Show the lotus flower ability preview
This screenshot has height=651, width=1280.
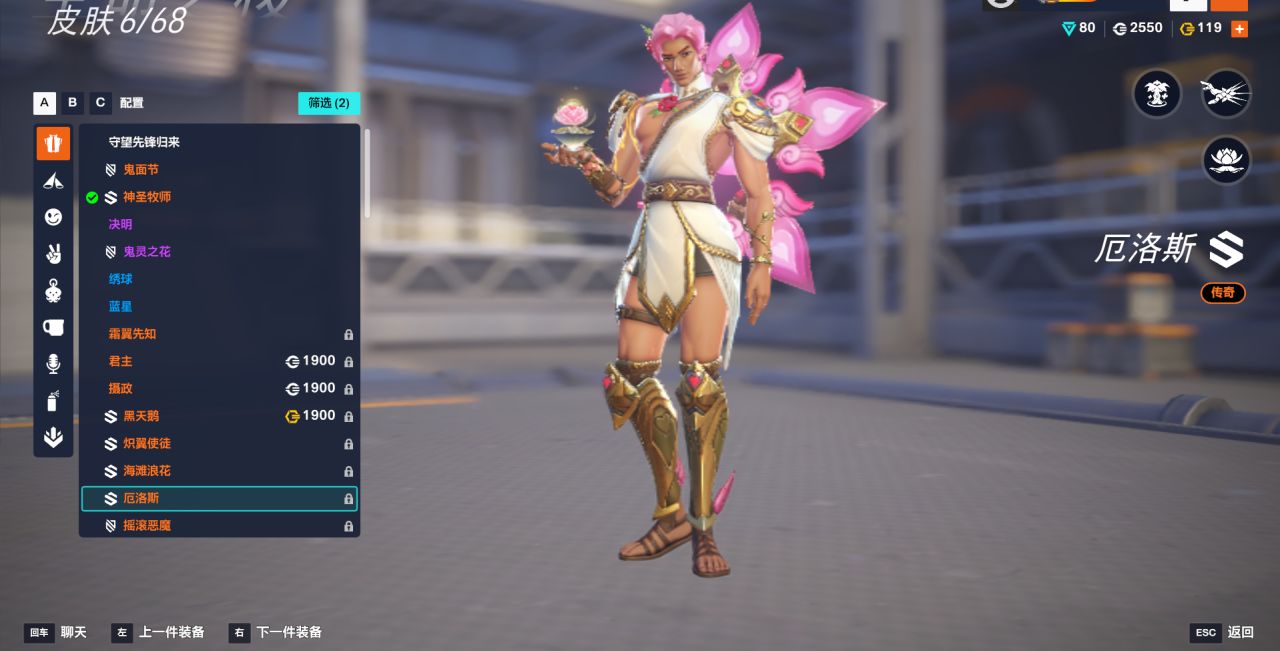click(x=1226, y=159)
